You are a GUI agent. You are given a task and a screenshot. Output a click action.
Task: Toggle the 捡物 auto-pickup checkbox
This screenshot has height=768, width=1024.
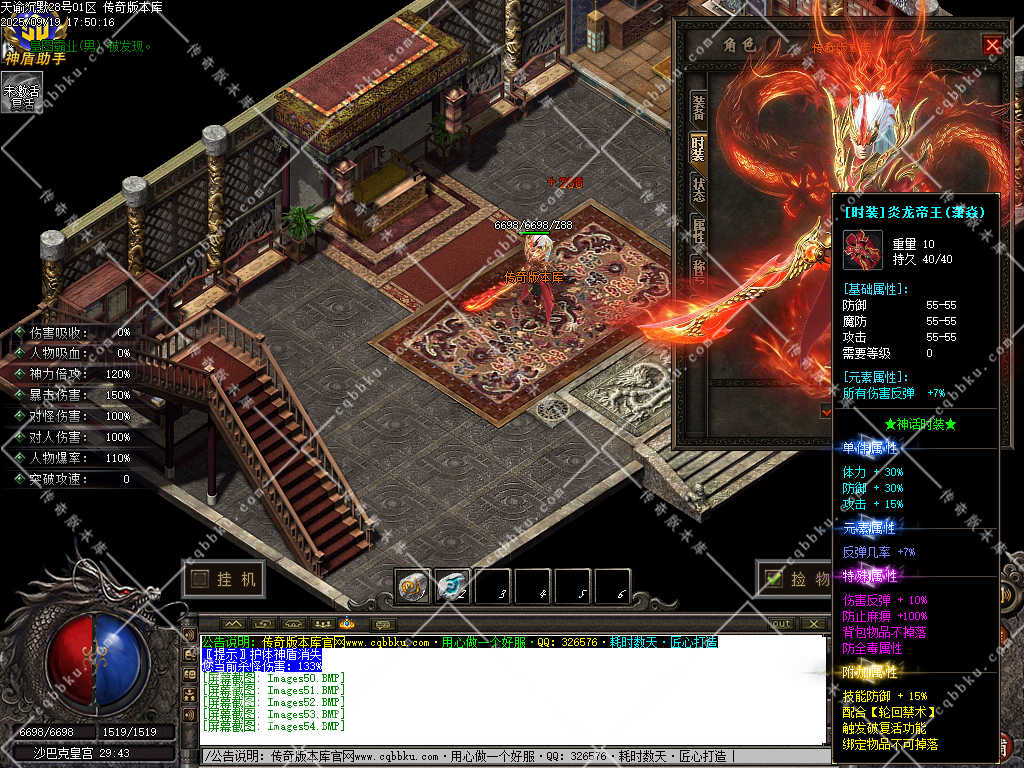click(x=772, y=578)
